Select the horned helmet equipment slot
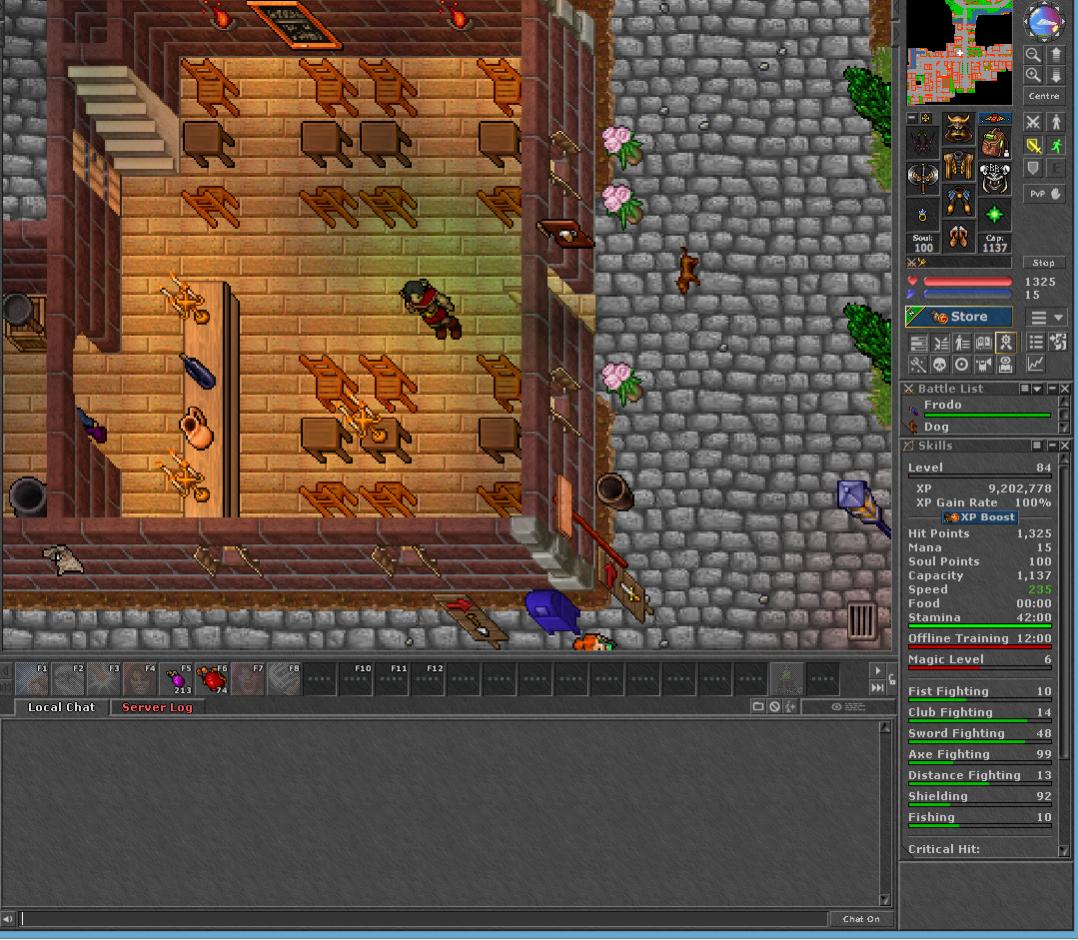Image resolution: width=1078 pixels, height=940 pixels. [x=958, y=129]
